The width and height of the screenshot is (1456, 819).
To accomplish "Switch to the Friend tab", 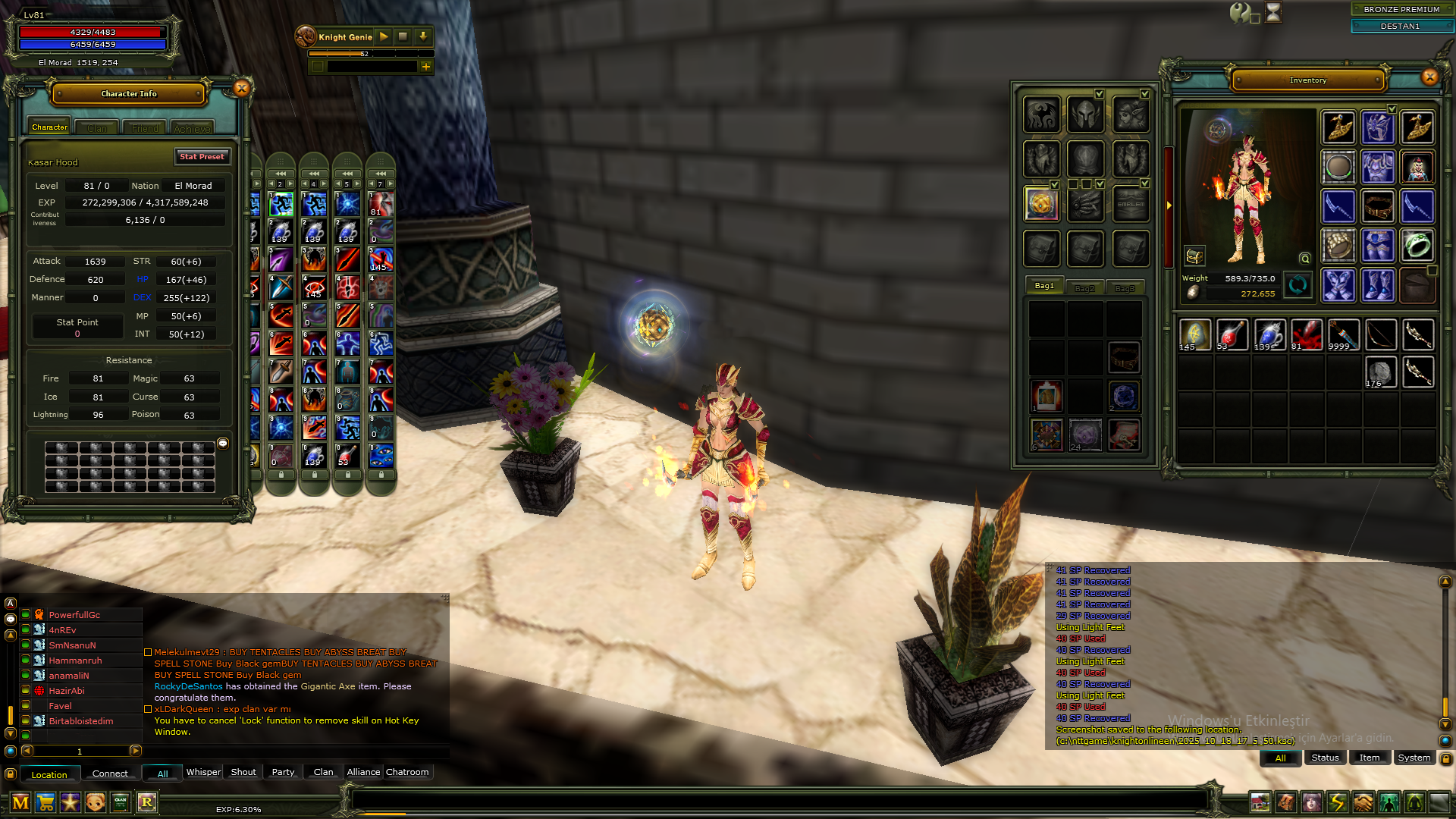I will [x=145, y=128].
